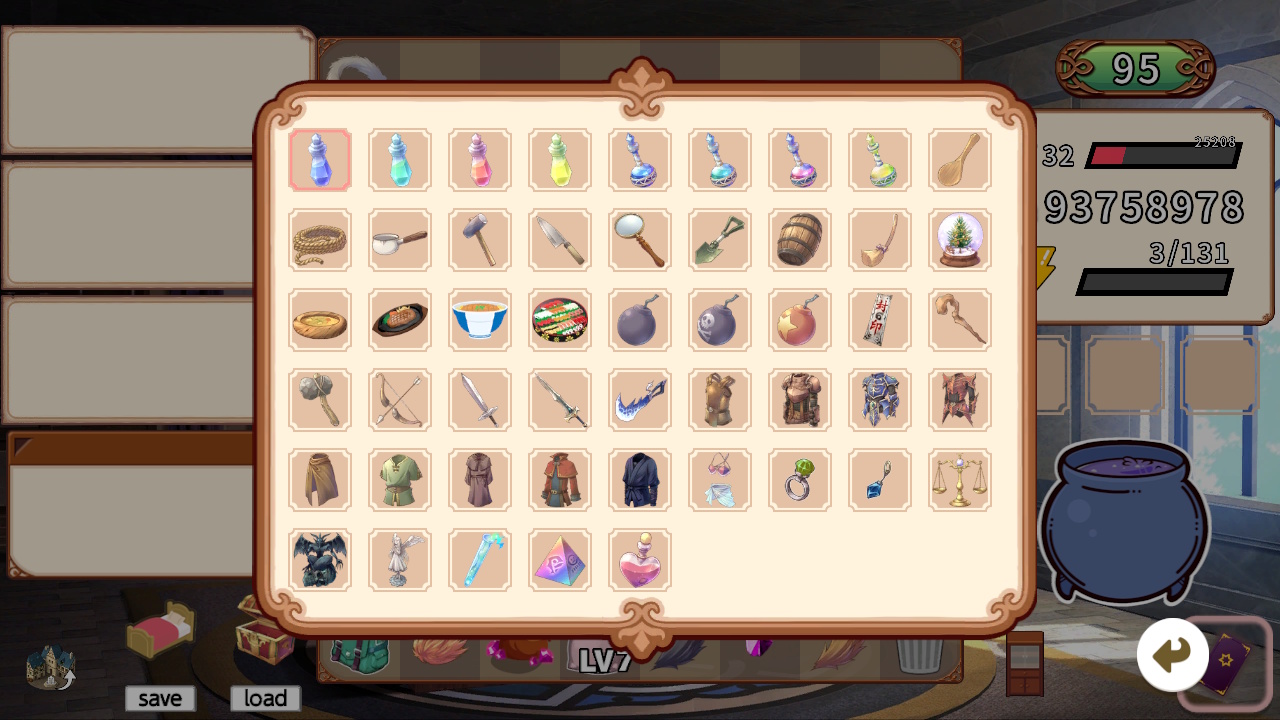Viewport: 1280px width, 720px height.
Task: Click the dragon statue item
Action: pyautogui.click(x=320, y=560)
